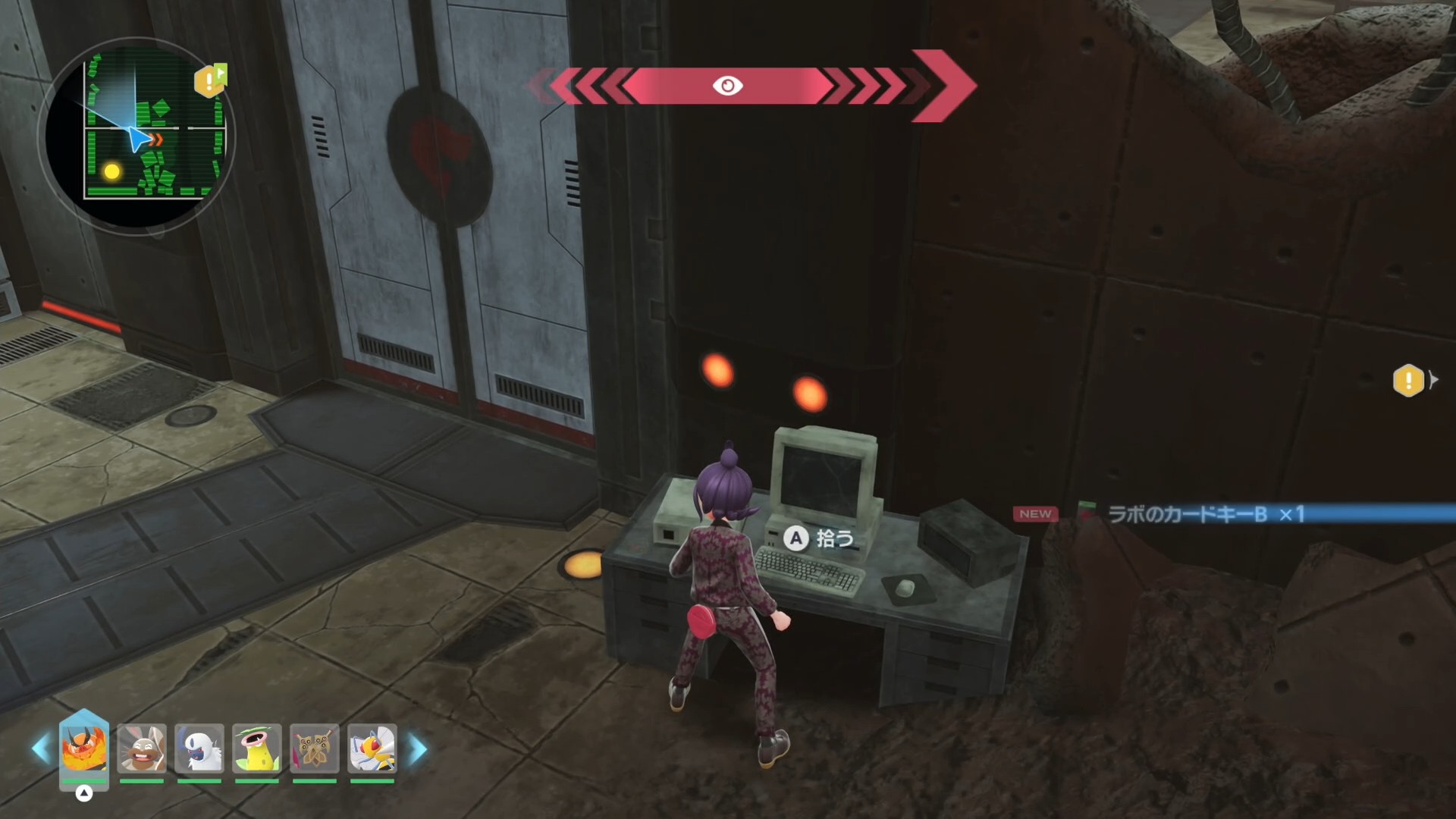
Task: Choose Beedrill in the party lineup
Action: 372,748
